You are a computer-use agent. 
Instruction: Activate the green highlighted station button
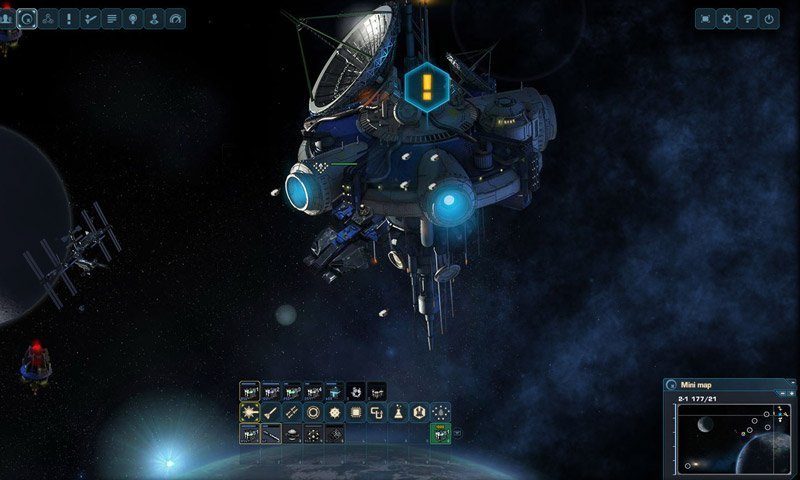click(x=439, y=433)
